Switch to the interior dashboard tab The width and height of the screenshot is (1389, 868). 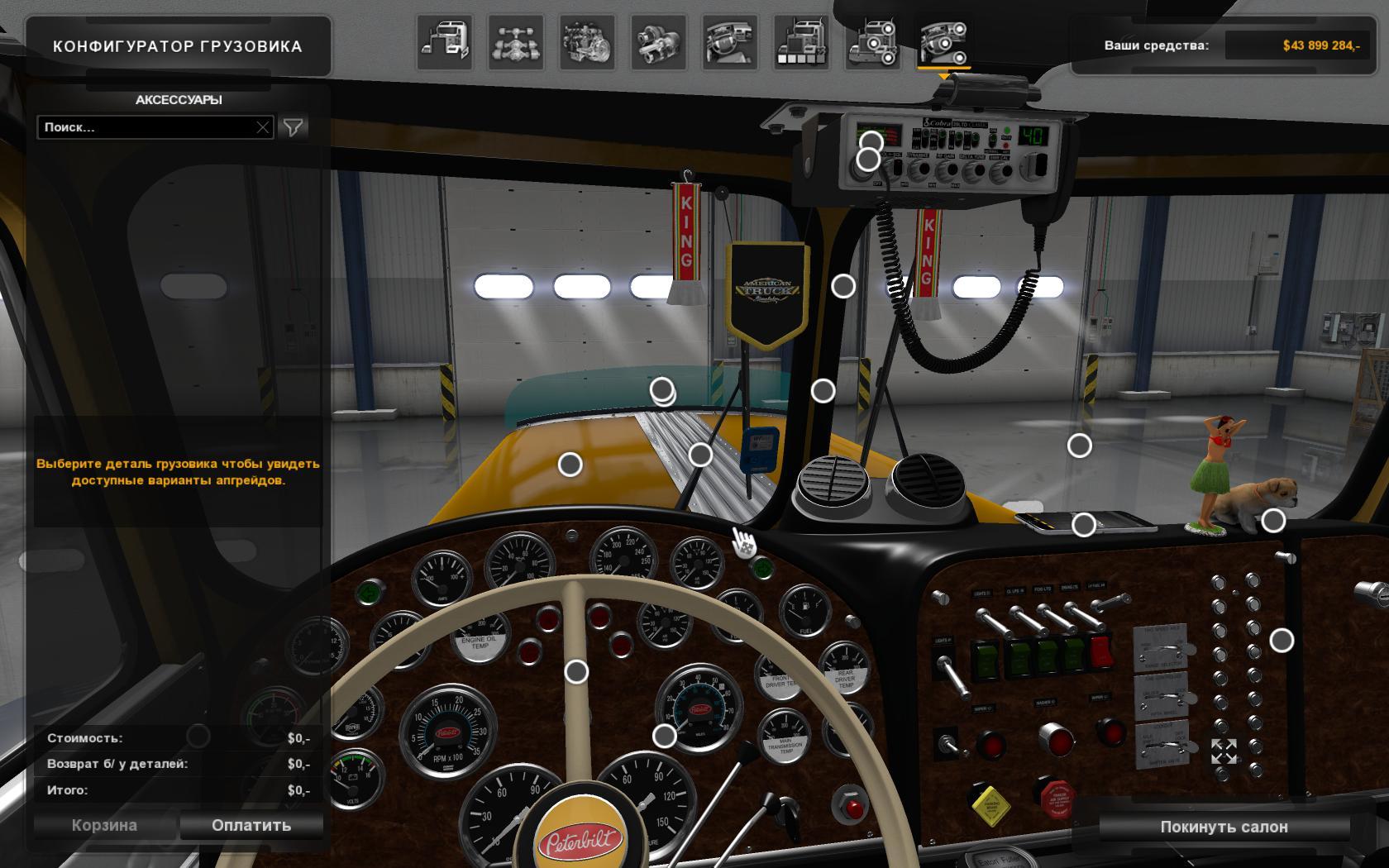pos(729,42)
